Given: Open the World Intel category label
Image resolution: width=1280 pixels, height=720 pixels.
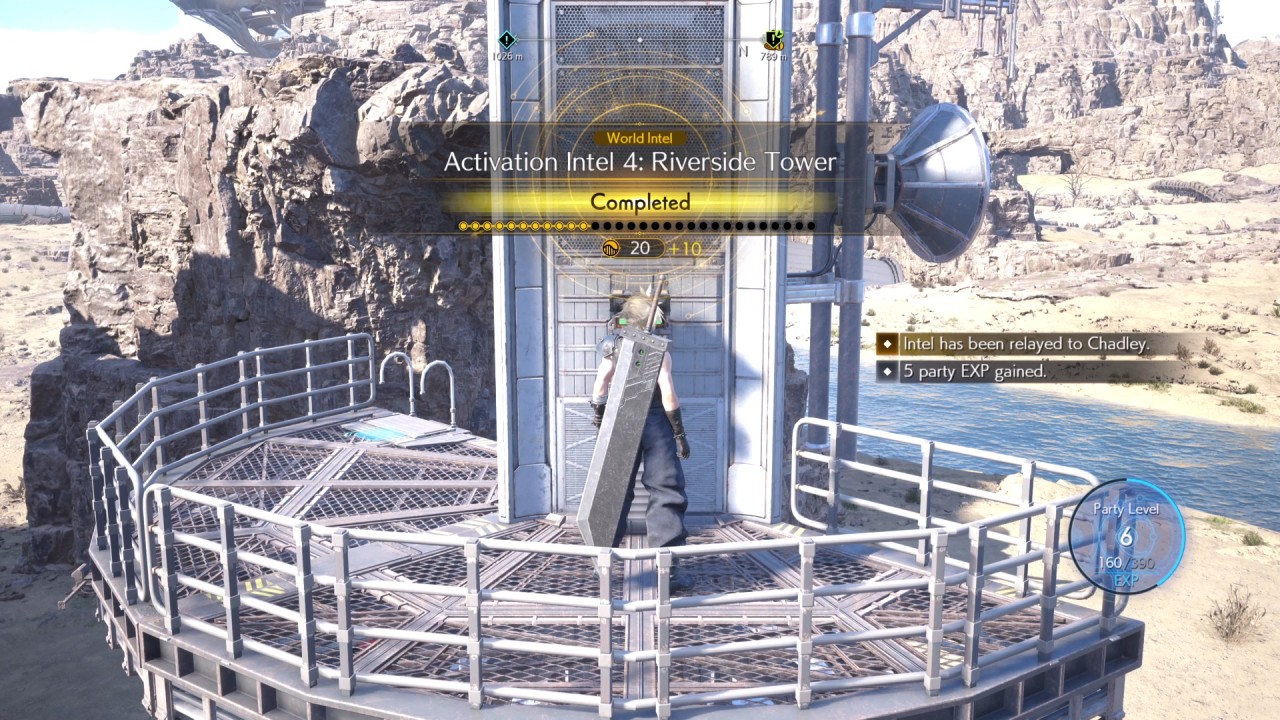Looking at the screenshot, I should [x=639, y=136].
